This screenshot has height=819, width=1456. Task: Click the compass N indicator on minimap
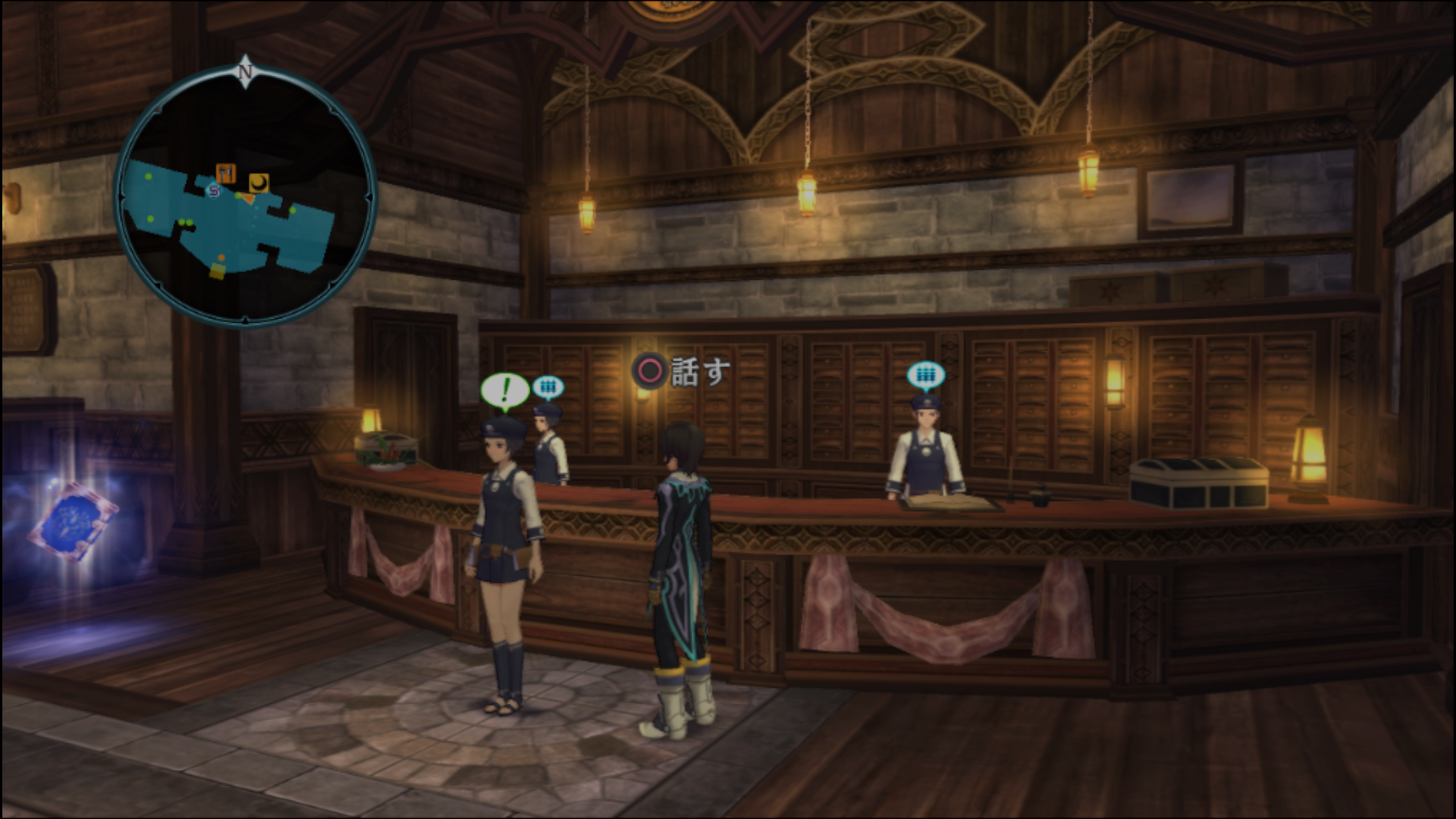point(245,72)
